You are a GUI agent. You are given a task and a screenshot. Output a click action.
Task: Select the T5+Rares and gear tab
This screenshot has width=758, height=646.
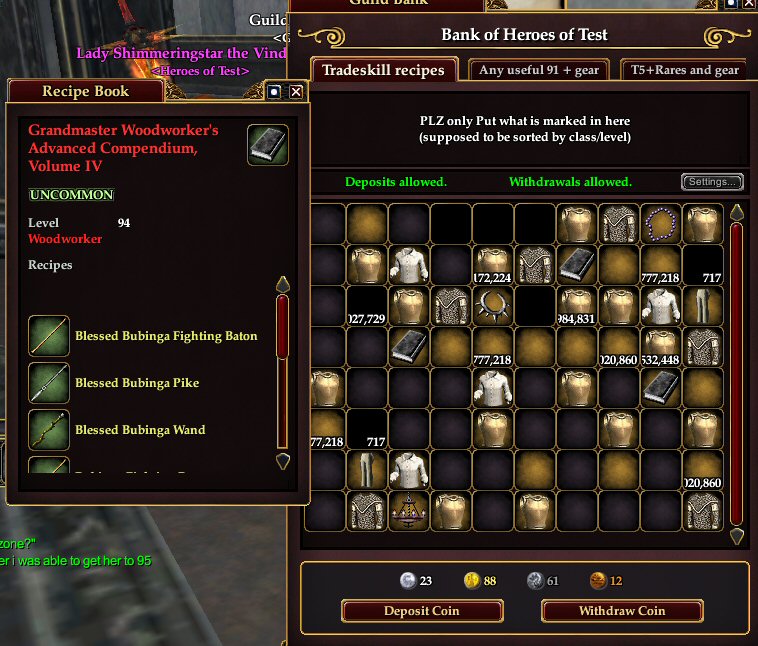[x=684, y=70]
